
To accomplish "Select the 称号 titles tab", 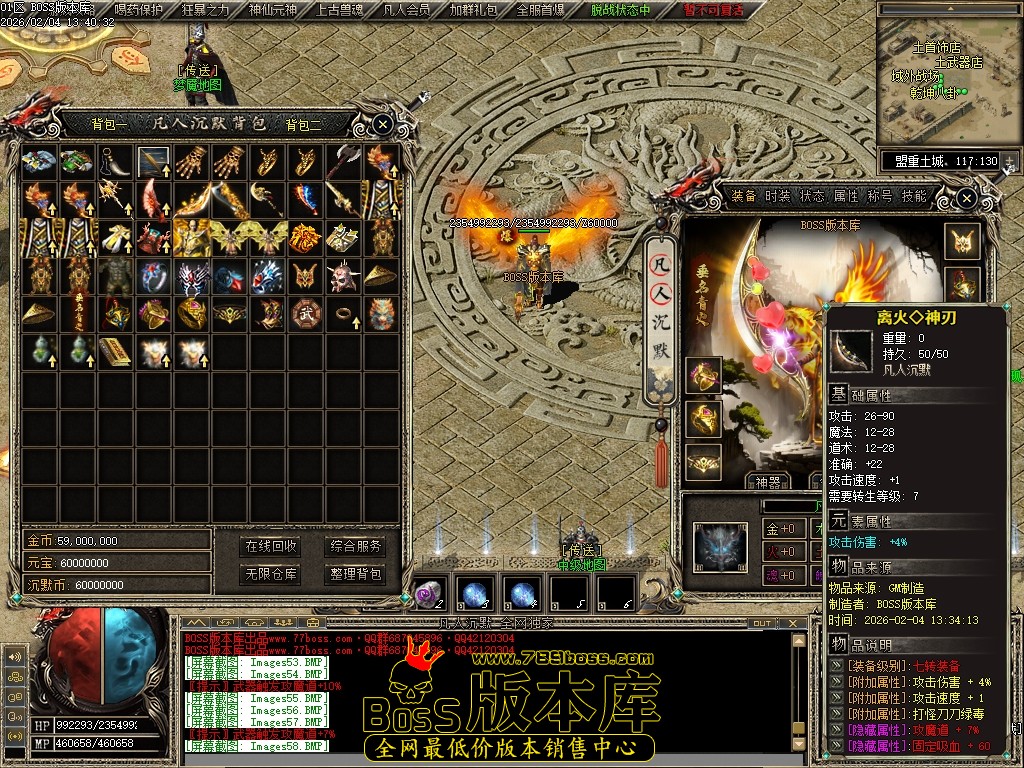I will [x=879, y=196].
